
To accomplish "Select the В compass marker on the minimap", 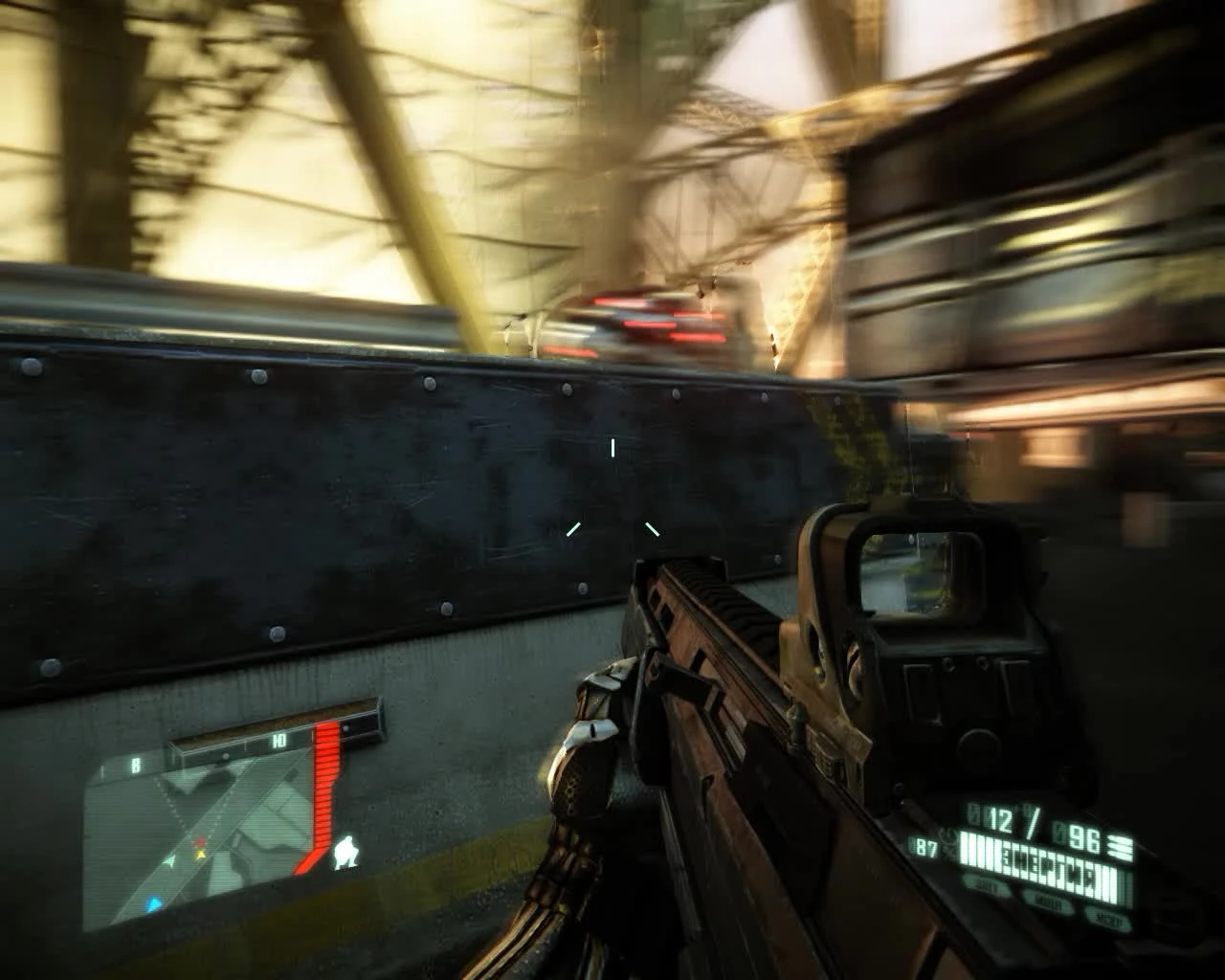I will click(x=136, y=765).
